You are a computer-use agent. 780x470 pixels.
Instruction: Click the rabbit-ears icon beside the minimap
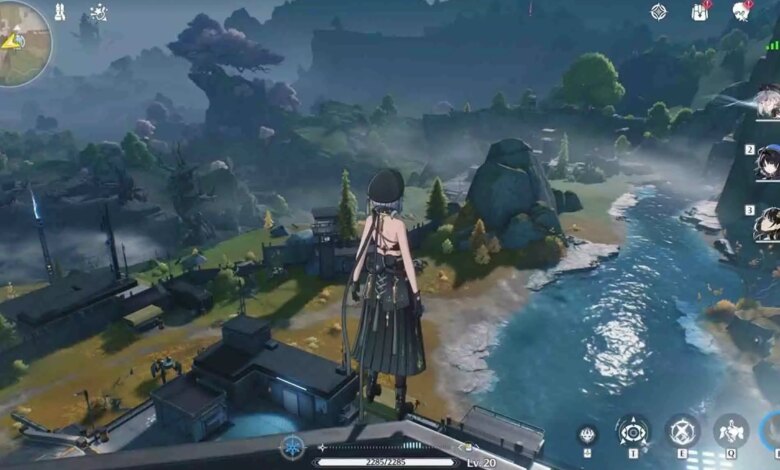[58, 13]
